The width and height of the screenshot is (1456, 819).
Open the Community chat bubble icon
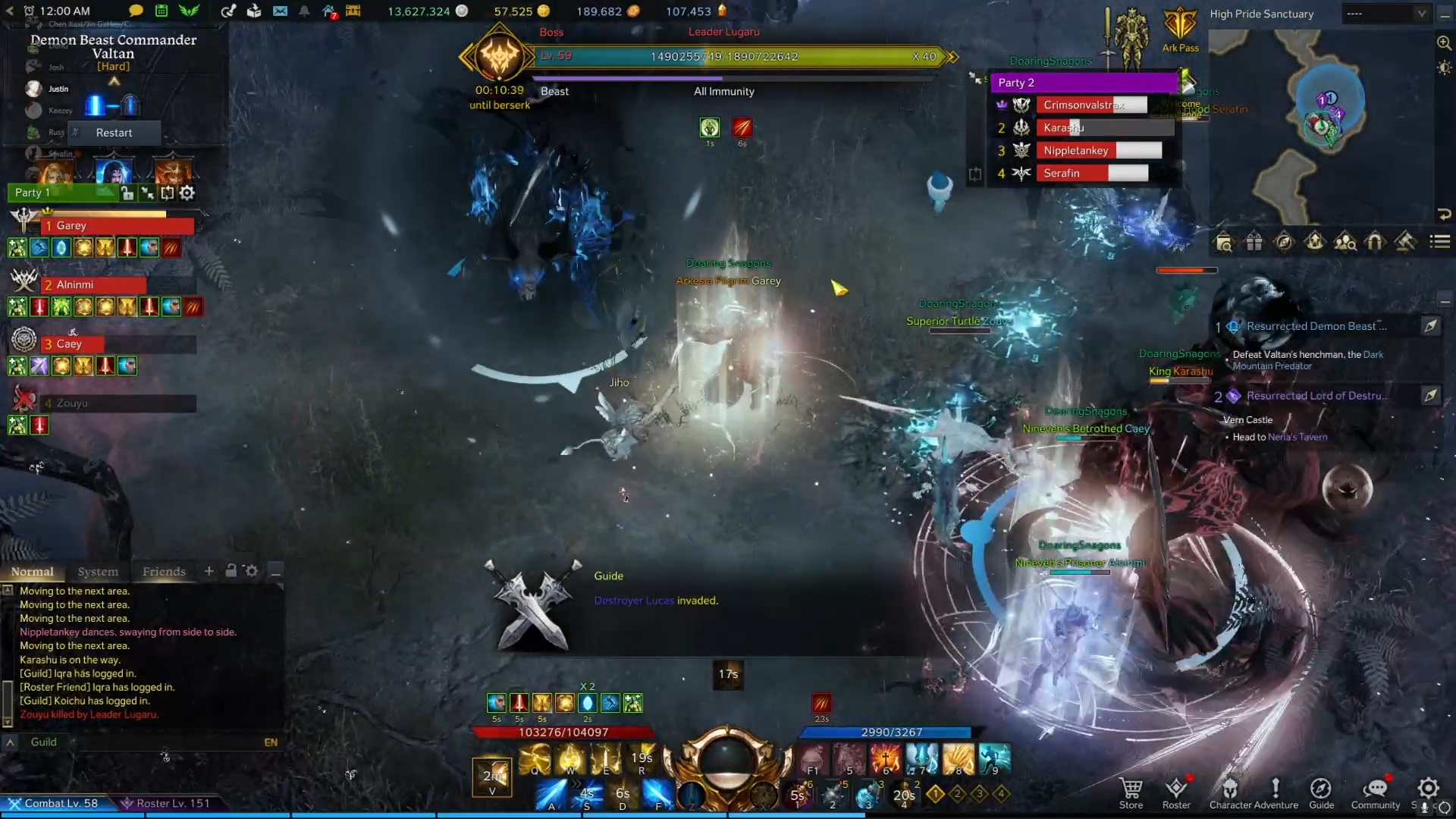[x=1375, y=789]
